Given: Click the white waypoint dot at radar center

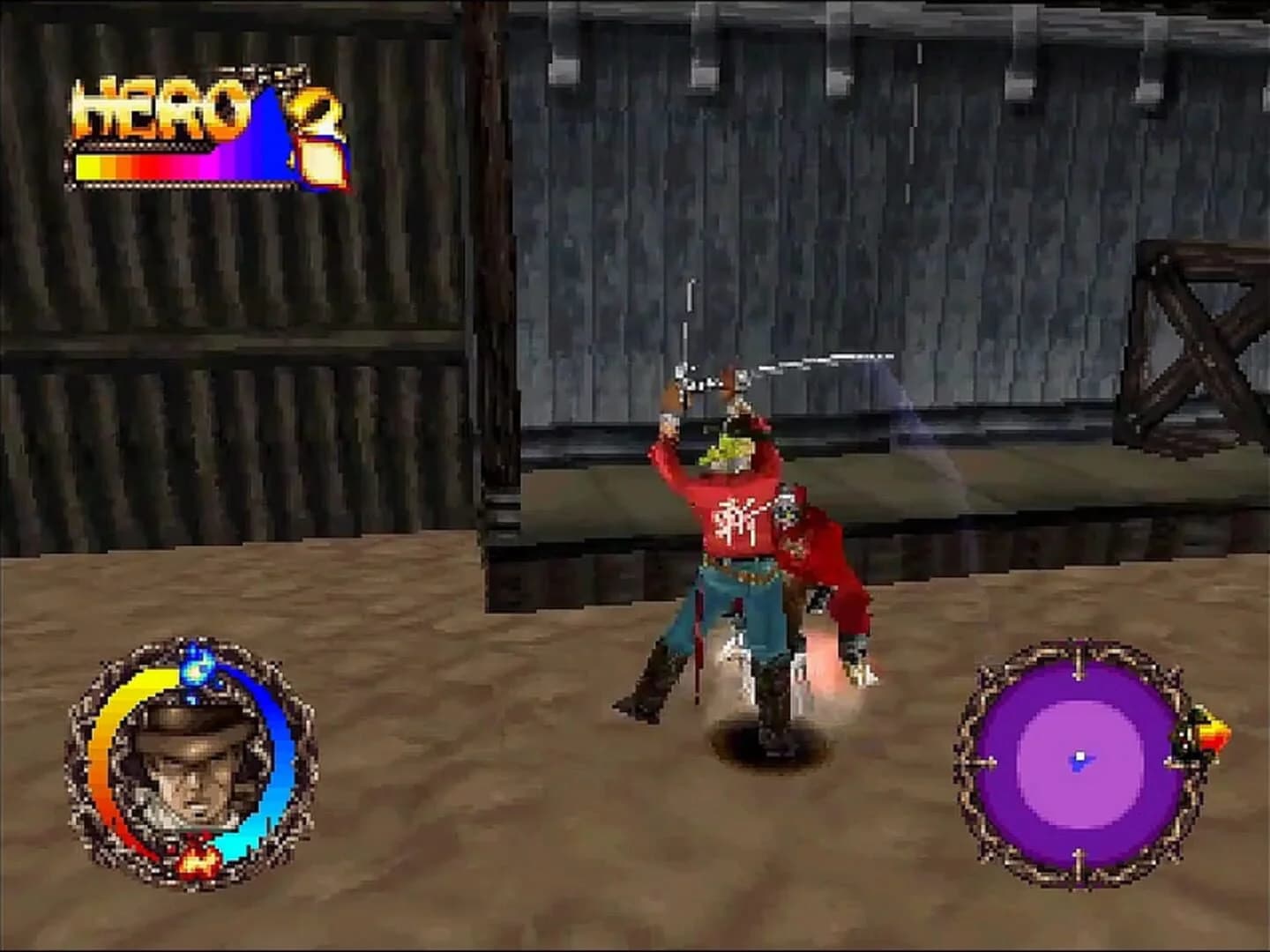Looking at the screenshot, I should pos(1080,755).
